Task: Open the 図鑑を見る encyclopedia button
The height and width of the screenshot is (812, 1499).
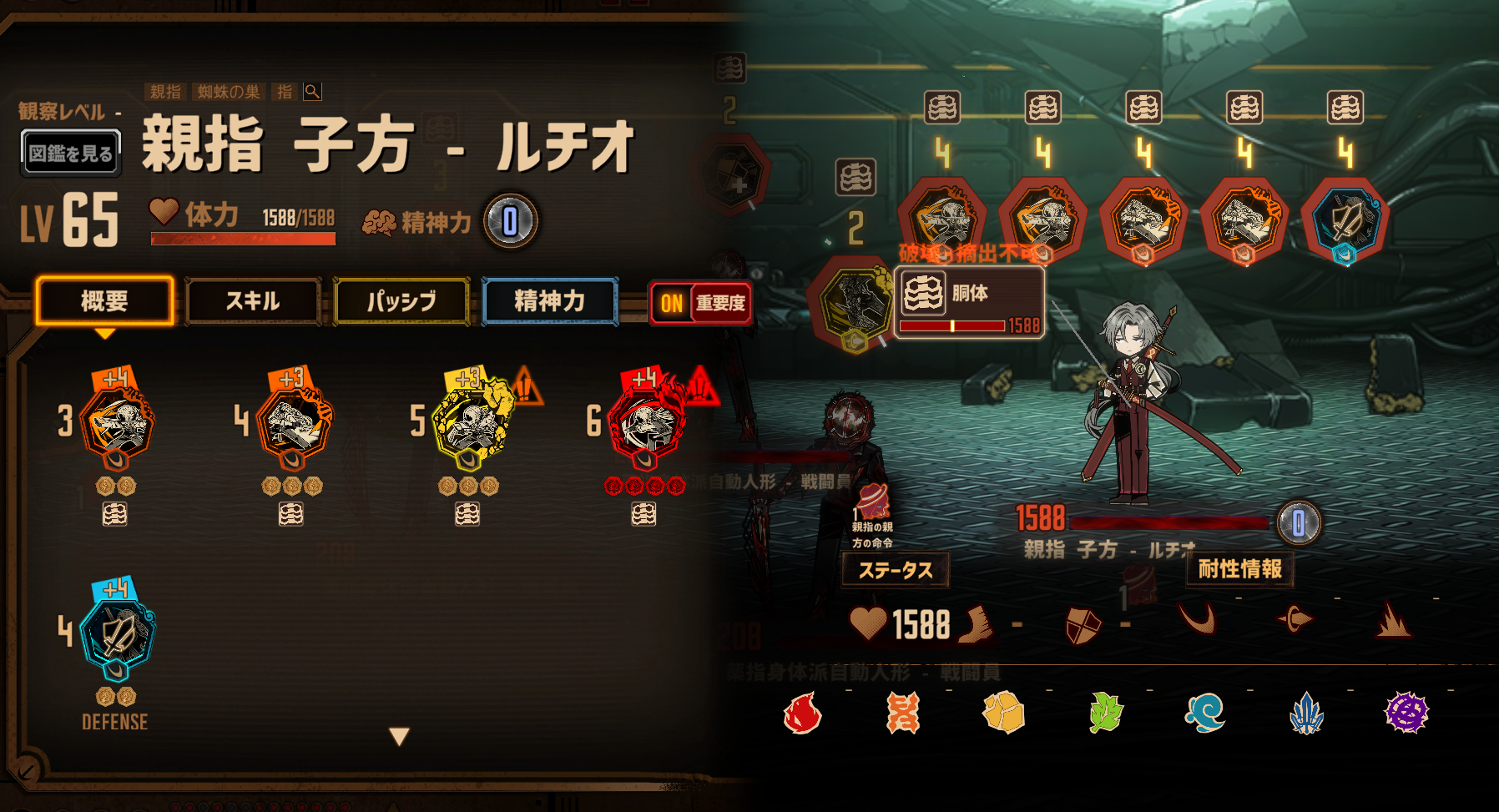Action: coord(71,154)
